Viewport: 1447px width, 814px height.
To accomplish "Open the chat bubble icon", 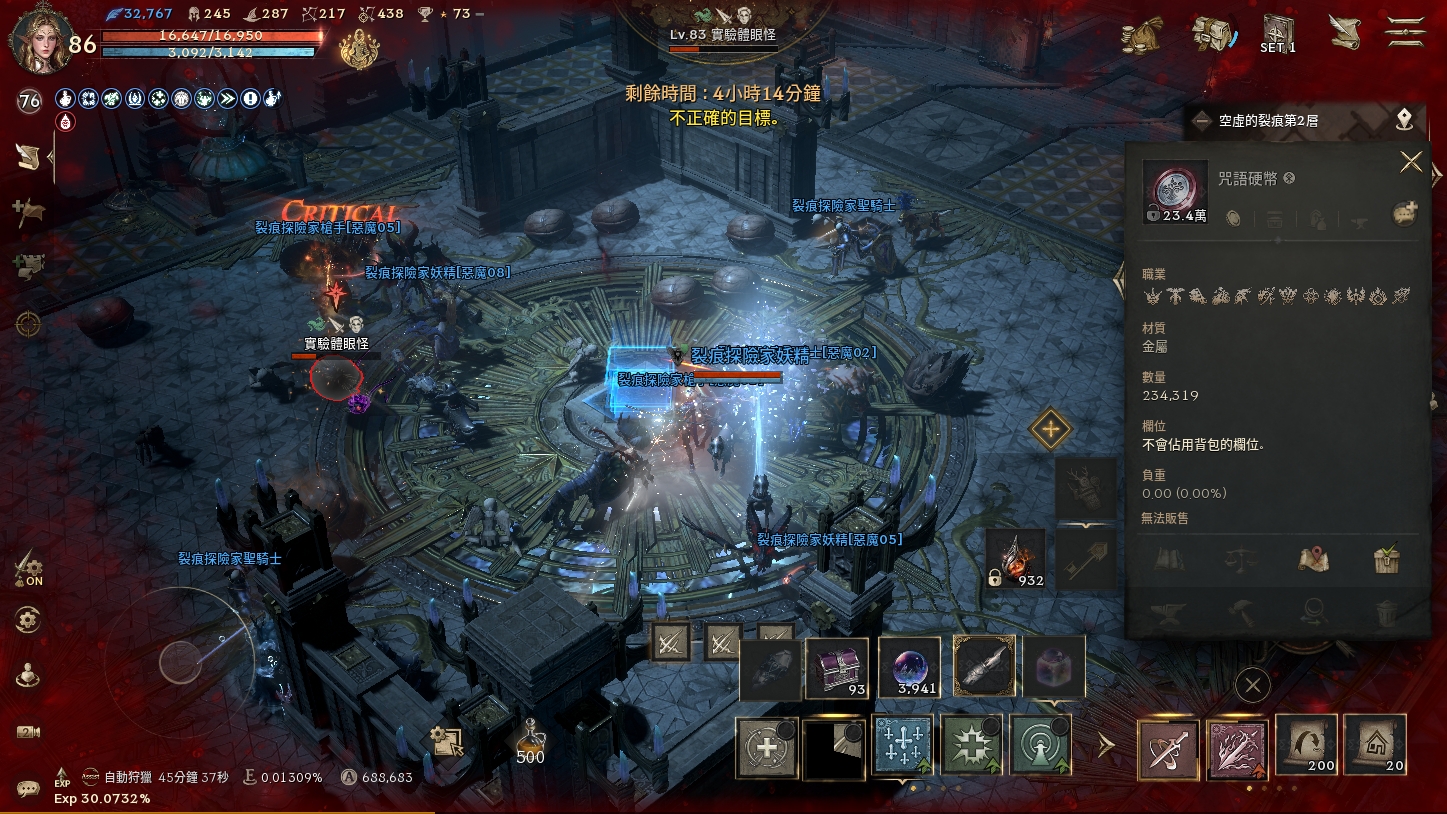I will [x=28, y=789].
